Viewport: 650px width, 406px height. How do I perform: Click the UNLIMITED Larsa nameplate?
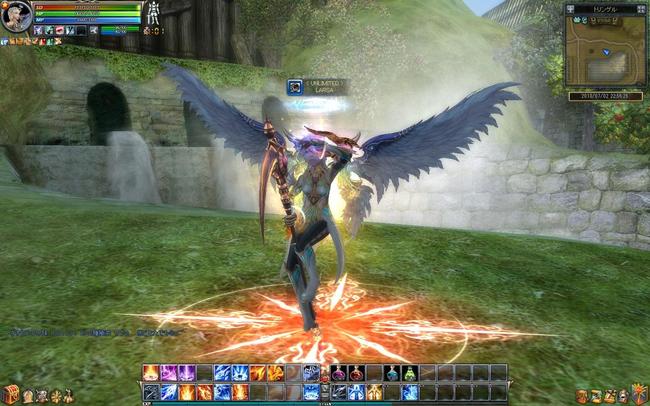click(x=318, y=87)
